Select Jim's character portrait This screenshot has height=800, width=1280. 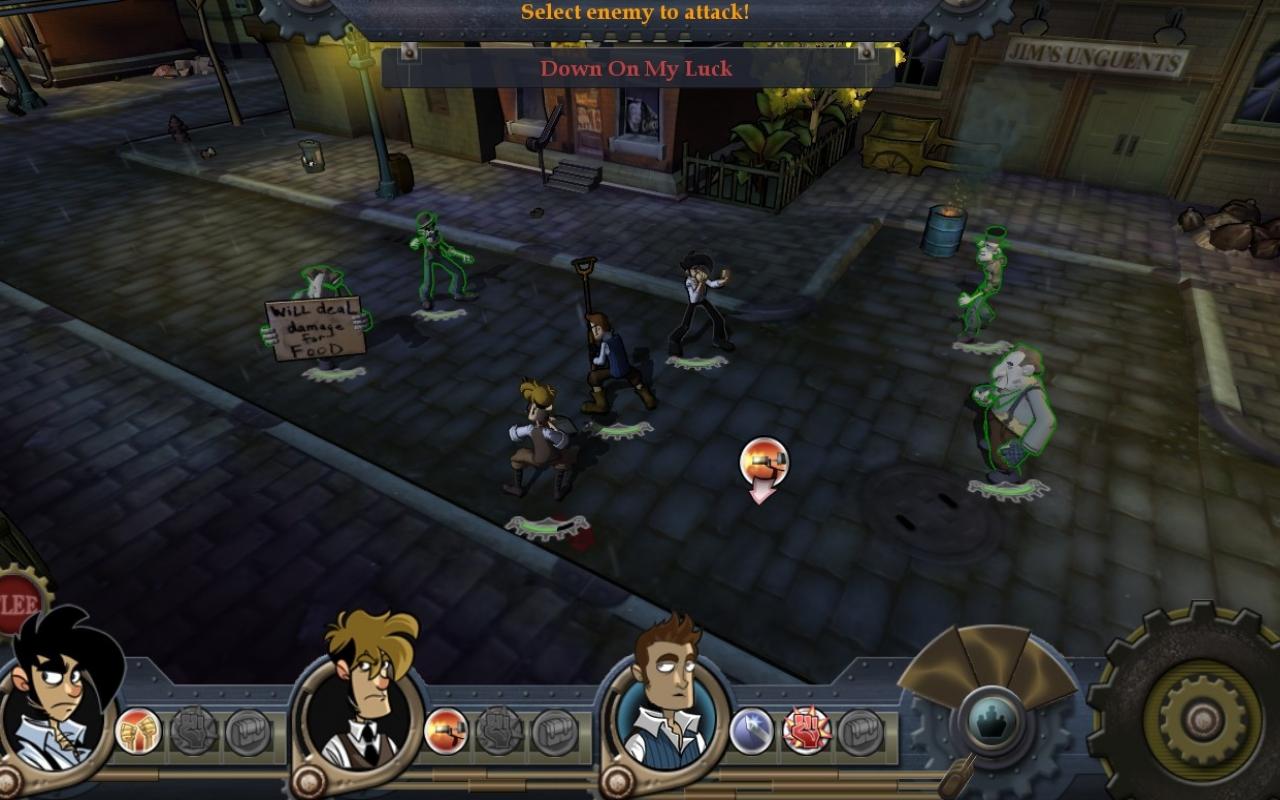[60, 705]
